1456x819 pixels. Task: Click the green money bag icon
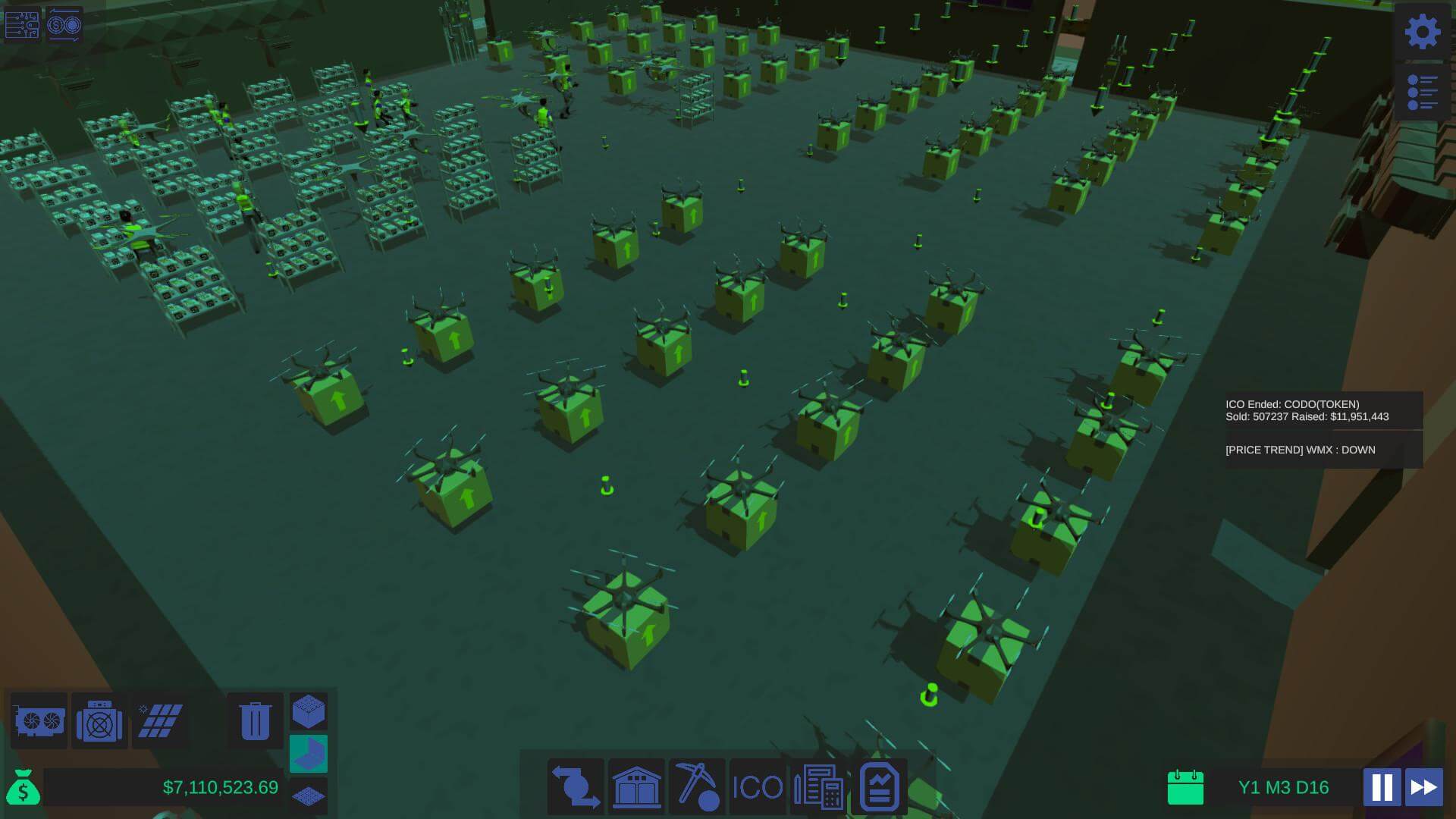coord(23,787)
